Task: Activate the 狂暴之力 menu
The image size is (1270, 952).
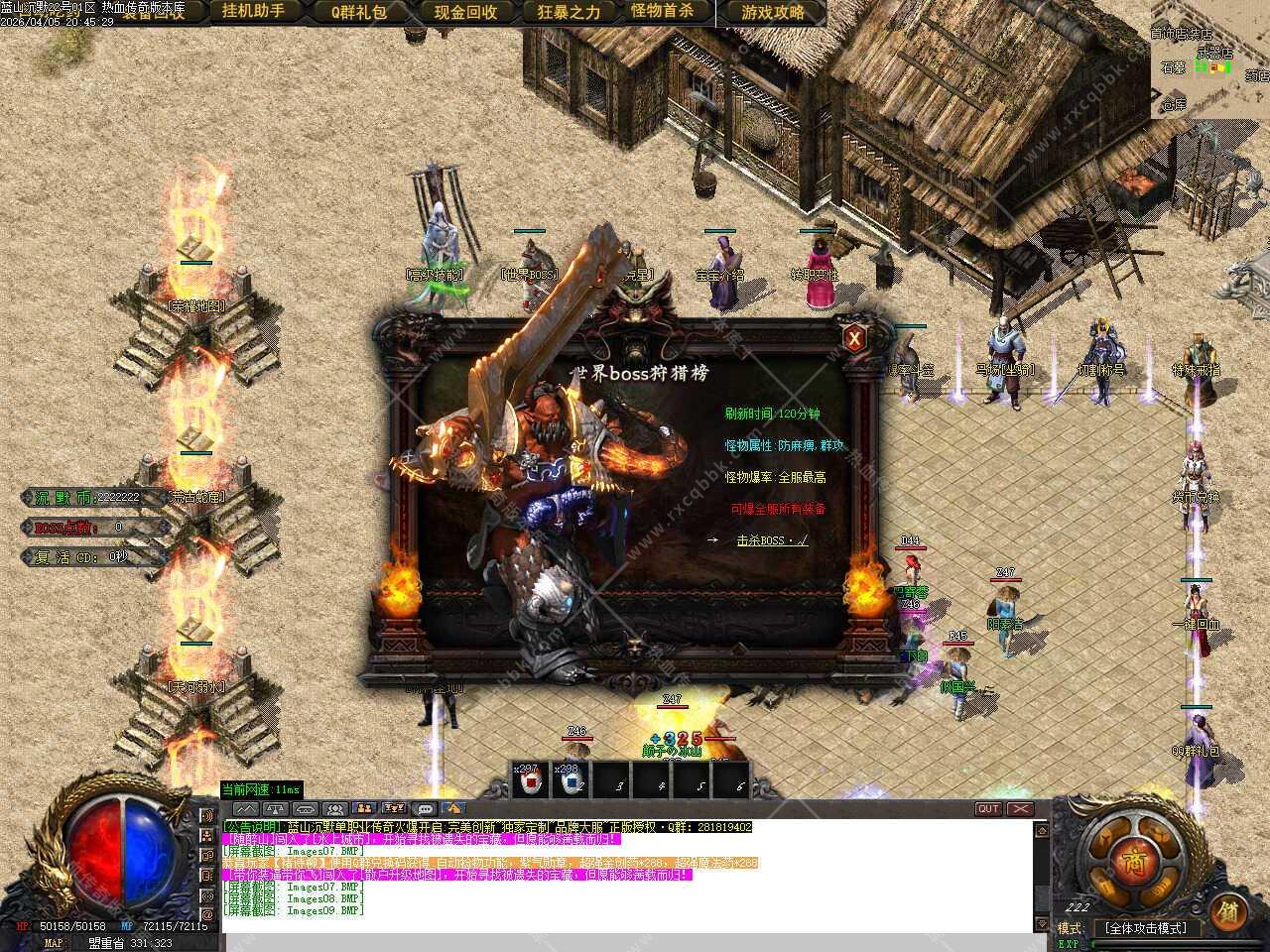Action: [x=569, y=12]
